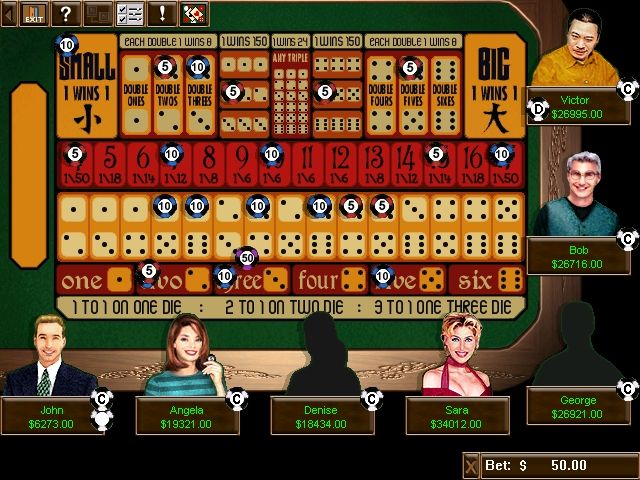Click the left arrow toolbar button
640x480 pixels.
[x=9, y=13]
